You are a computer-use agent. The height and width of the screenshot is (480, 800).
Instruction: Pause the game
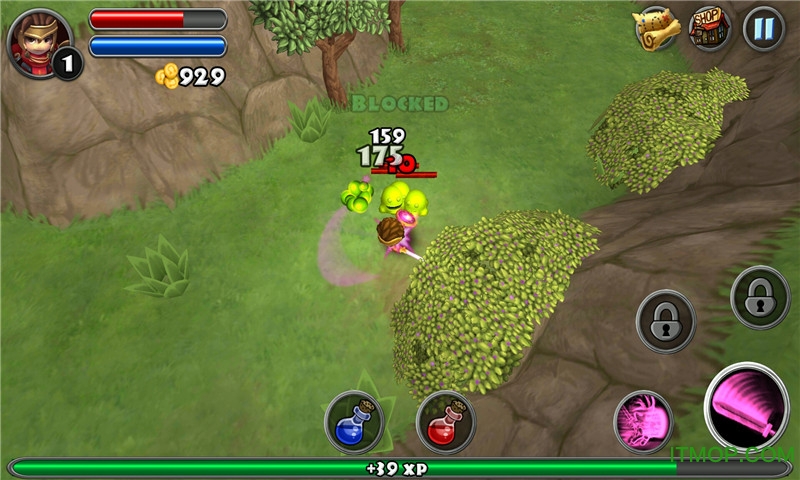click(763, 28)
